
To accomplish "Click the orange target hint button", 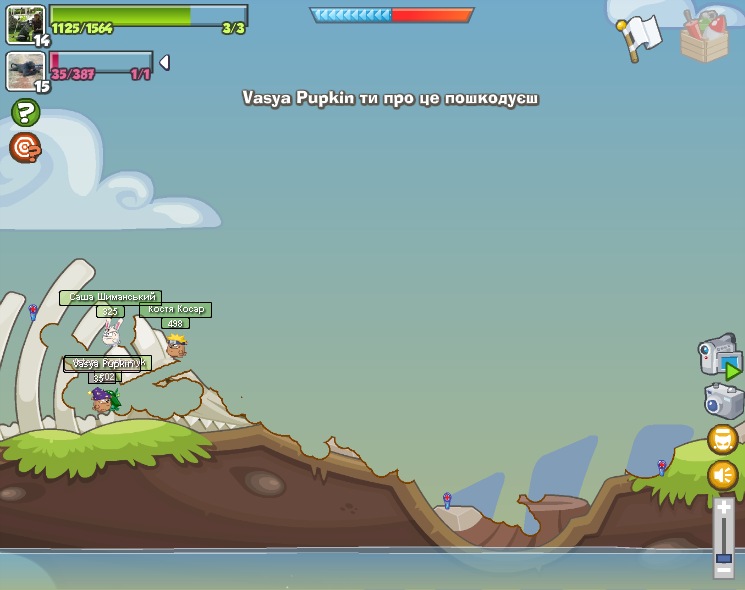I will coord(25,148).
